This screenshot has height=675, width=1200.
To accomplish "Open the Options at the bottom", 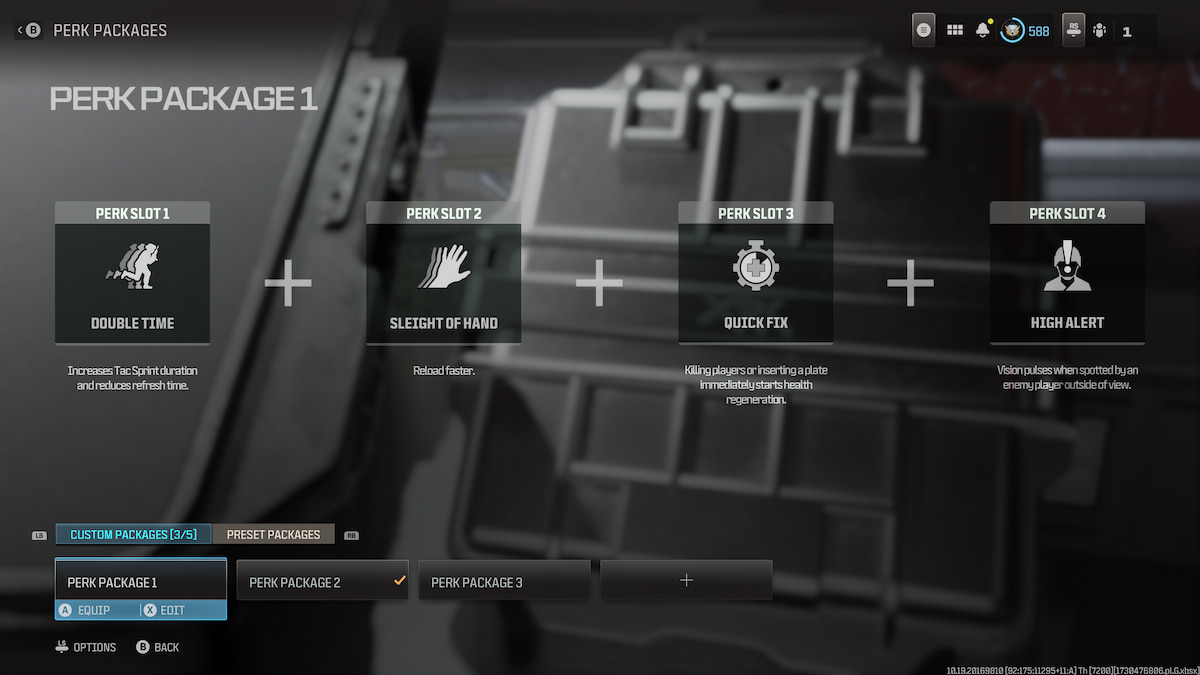I will pos(86,647).
